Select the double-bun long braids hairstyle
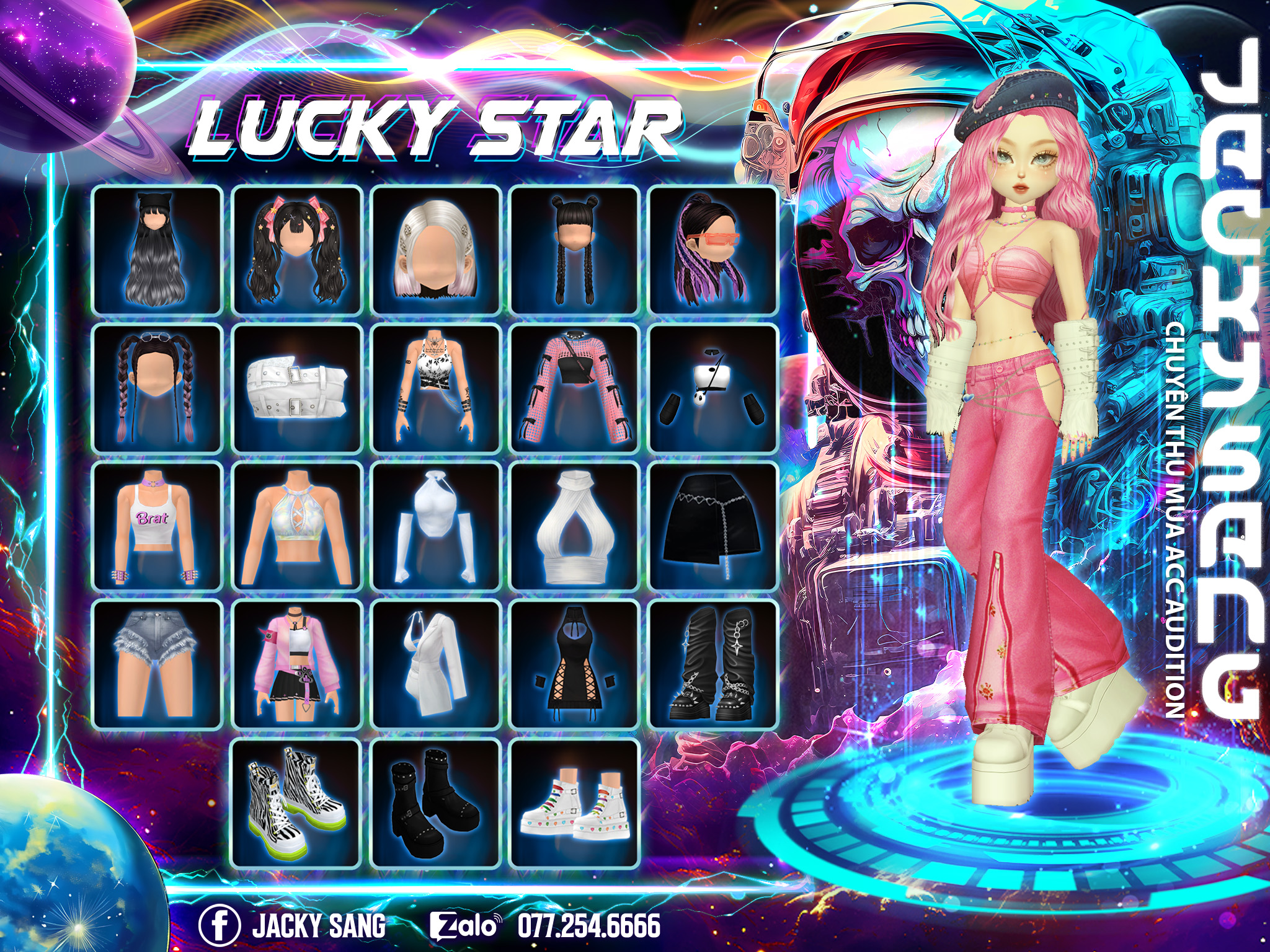 (574, 250)
